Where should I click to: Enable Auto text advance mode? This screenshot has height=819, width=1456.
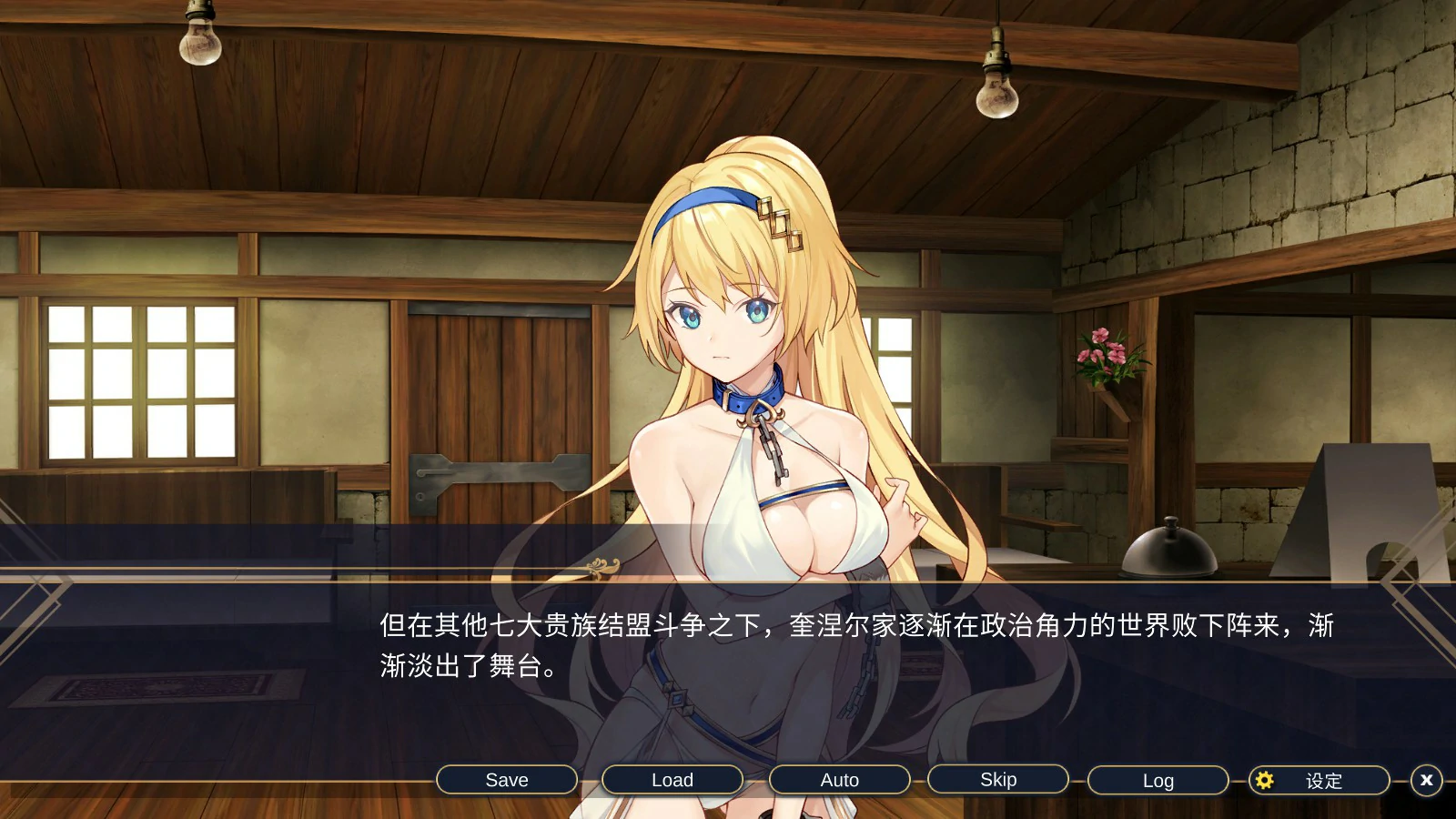pyautogui.click(x=839, y=780)
